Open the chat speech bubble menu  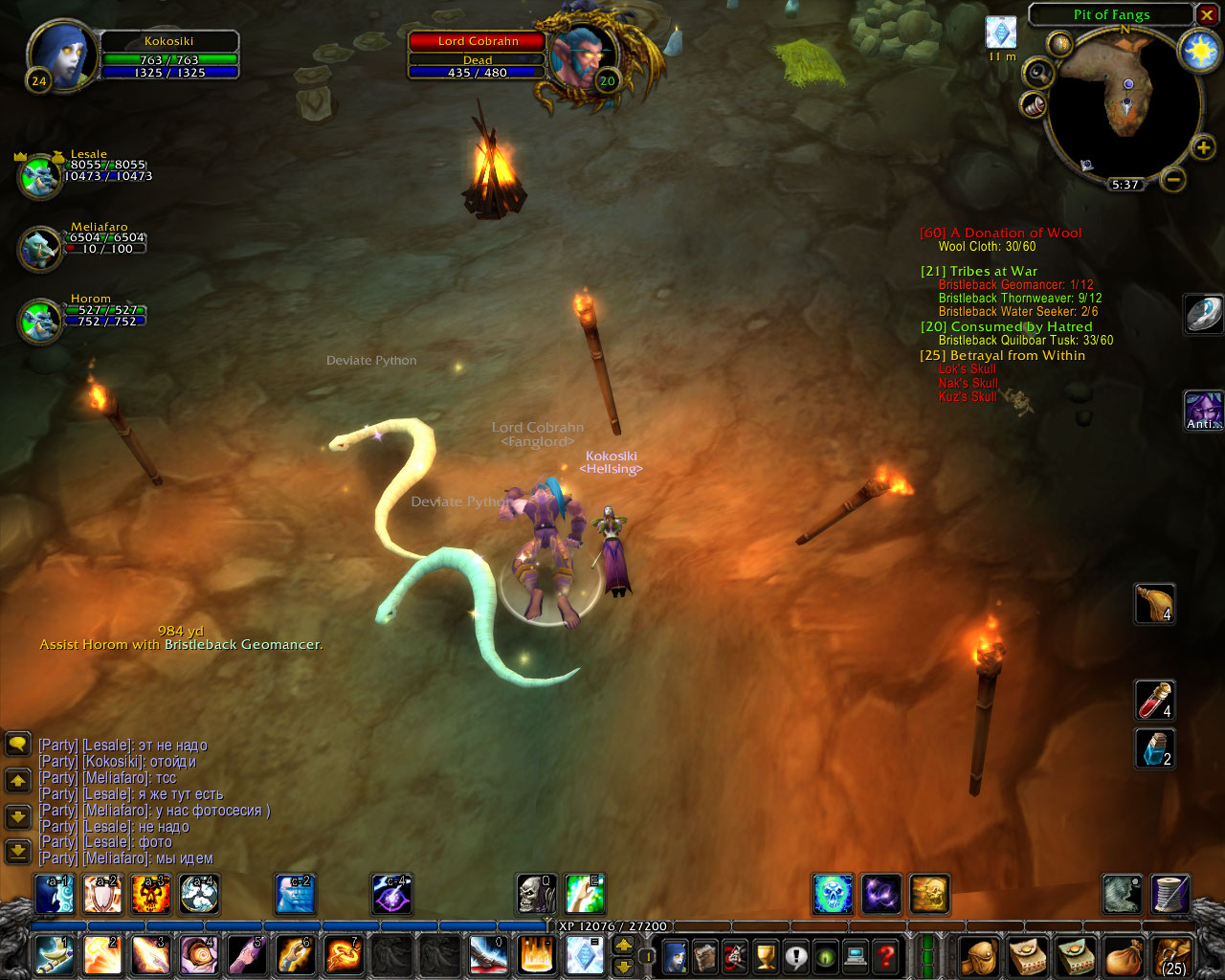[x=18, y=744]
